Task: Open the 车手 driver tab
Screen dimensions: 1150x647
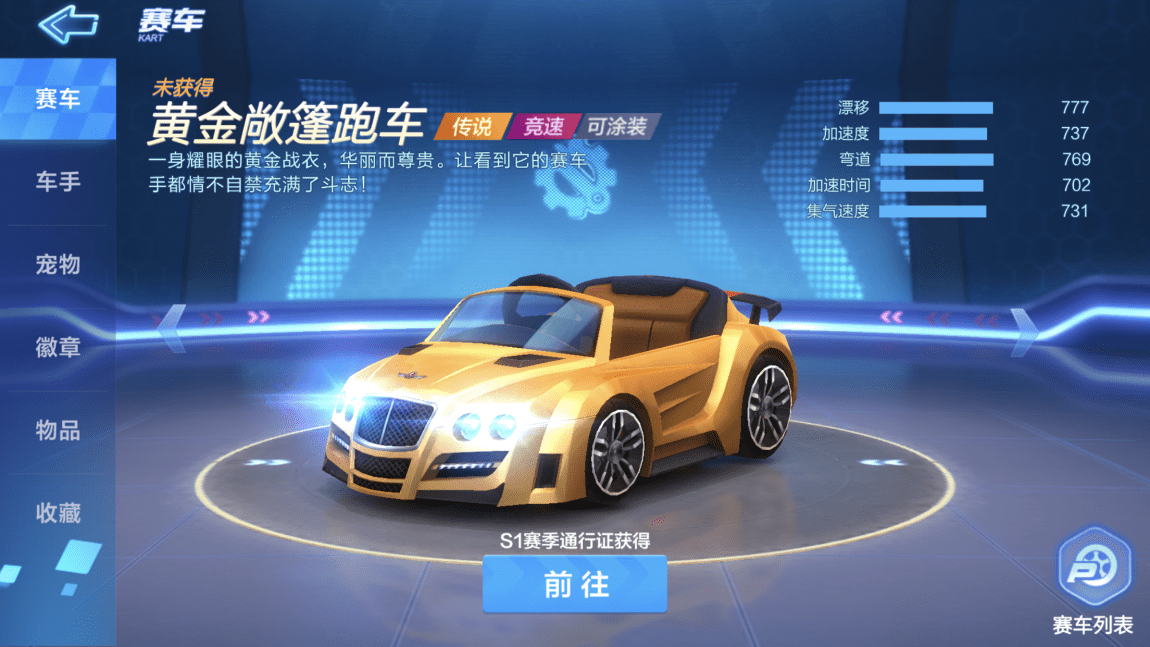Action: [57, 182]
